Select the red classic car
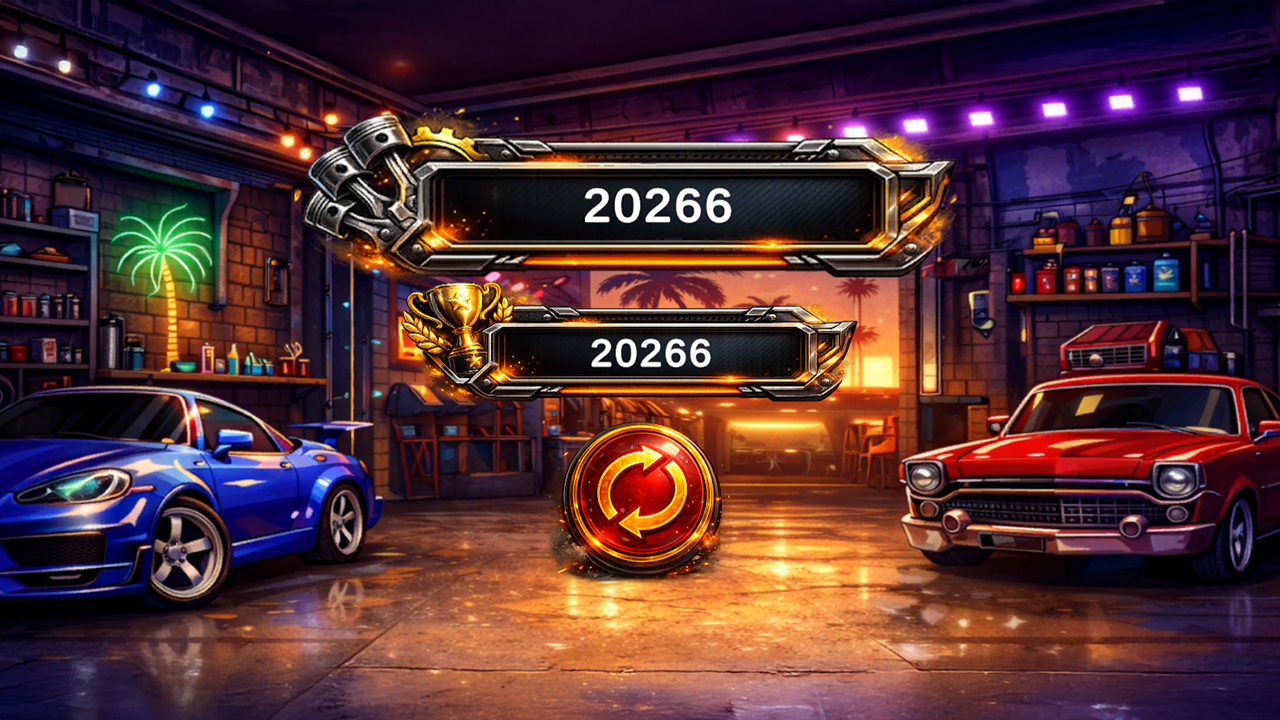The width and height of the screenshot is (1280, 720). click(1090, 470)
